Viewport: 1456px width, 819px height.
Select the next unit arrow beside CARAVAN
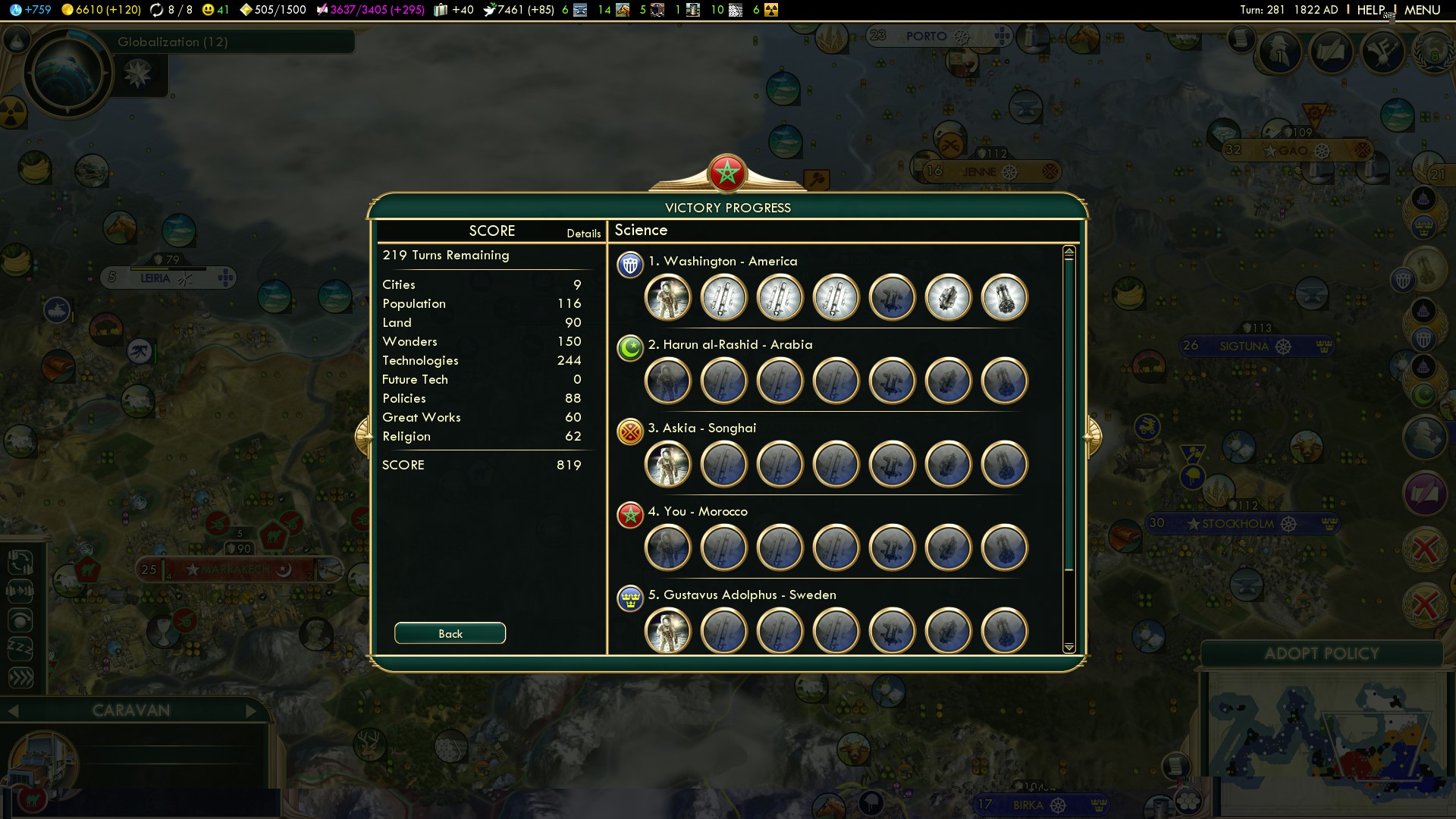[252, 711]
